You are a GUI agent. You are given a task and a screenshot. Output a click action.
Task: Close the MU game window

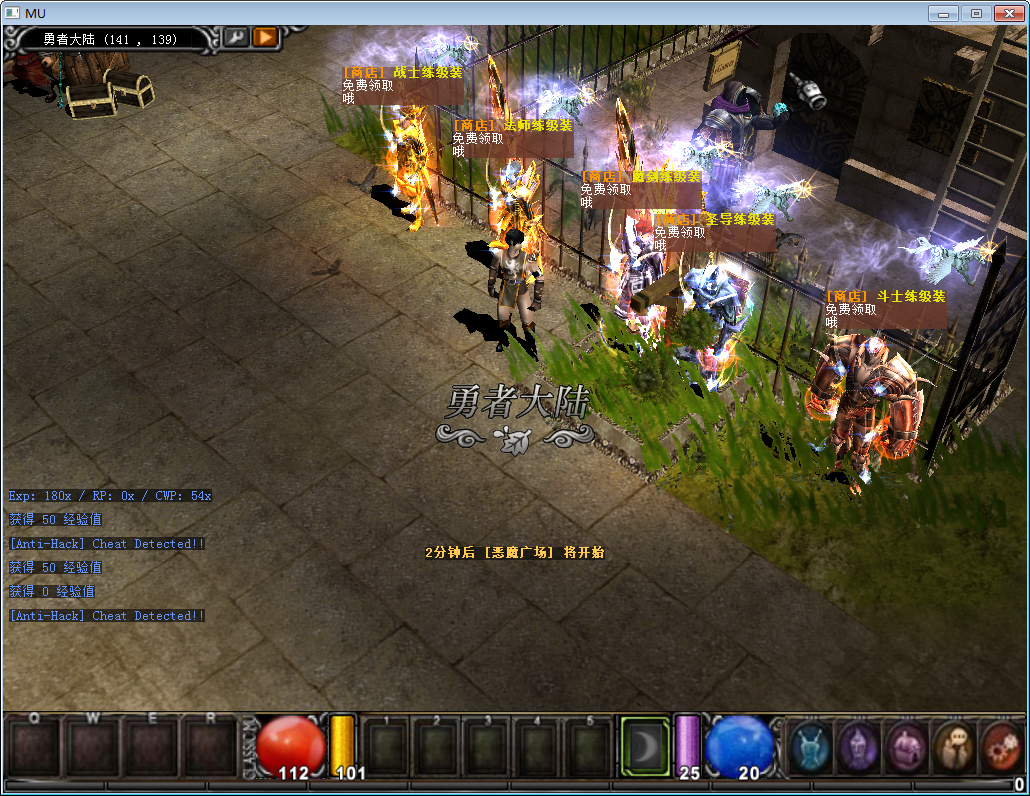click(1008, 13)
